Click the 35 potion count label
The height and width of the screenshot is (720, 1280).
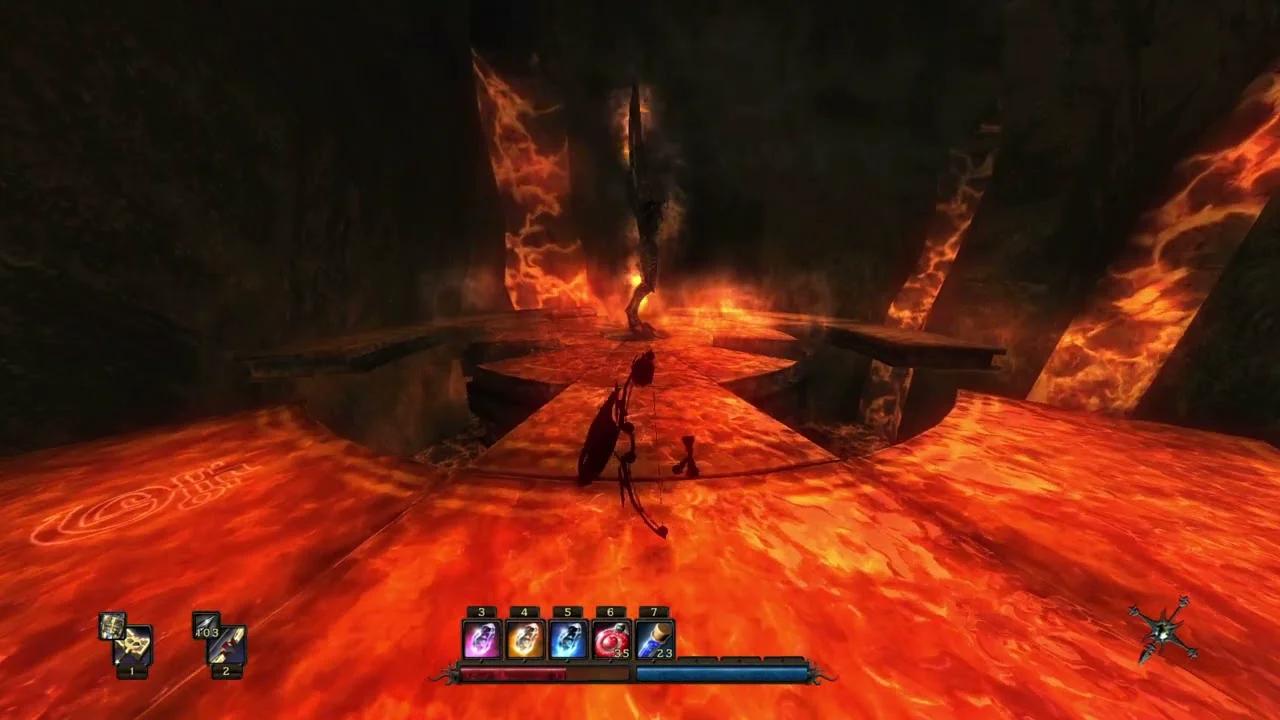(x=621, y=652)
